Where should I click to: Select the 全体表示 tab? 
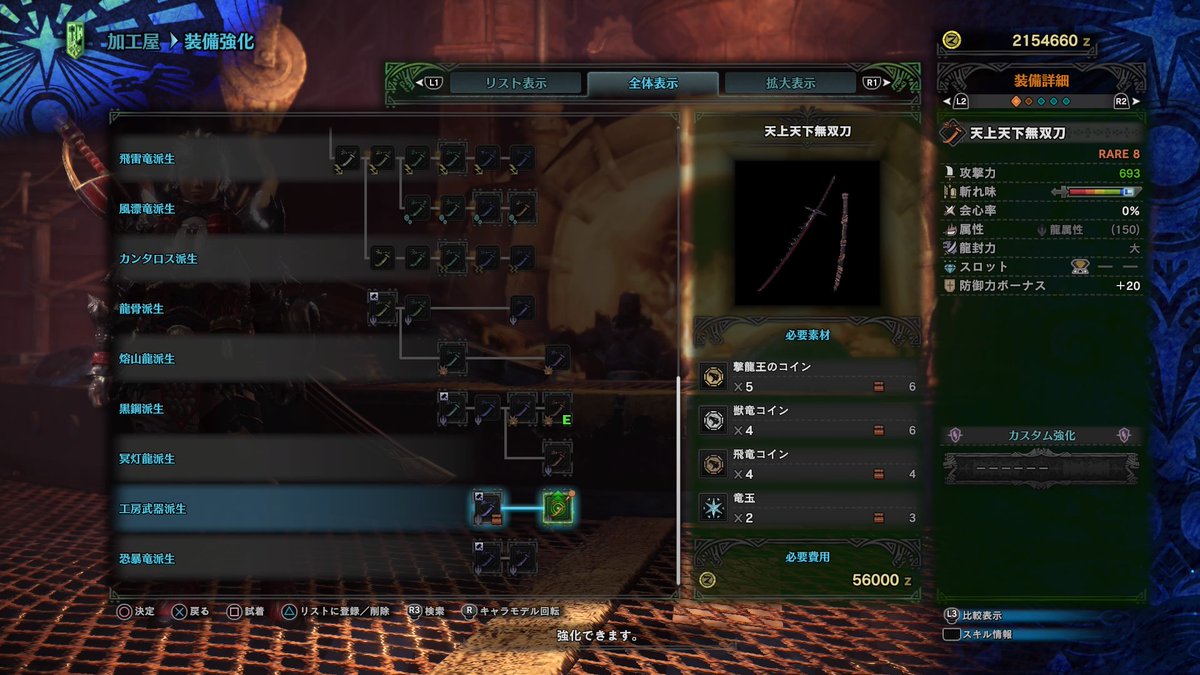652,83
